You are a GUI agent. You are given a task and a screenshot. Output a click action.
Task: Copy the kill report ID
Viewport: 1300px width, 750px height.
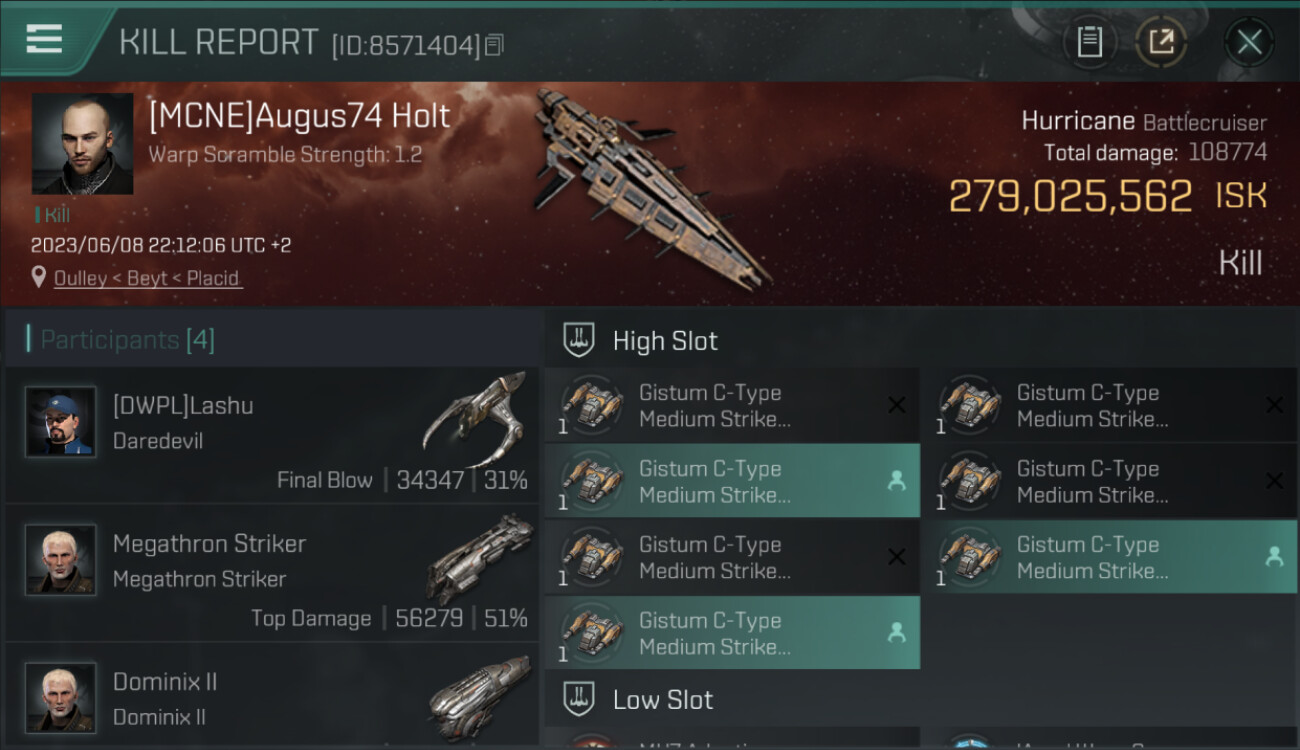[x=495, y=45]
